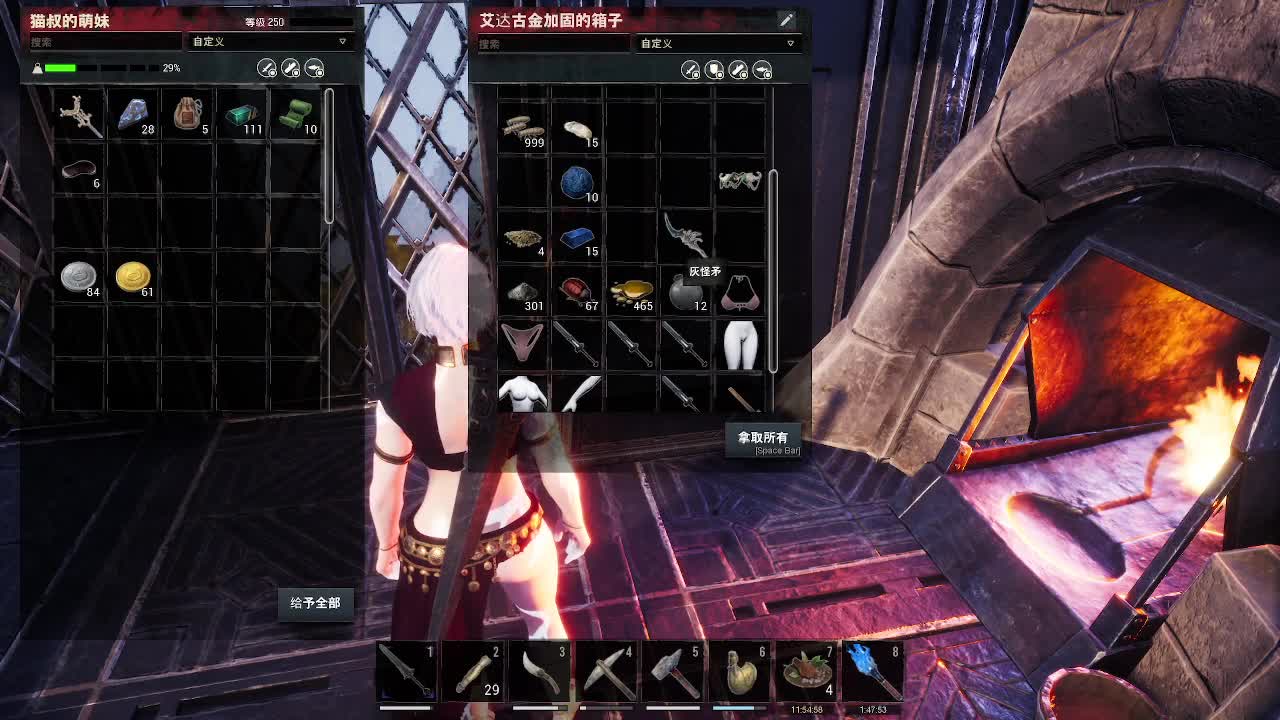Equip the sword in hotbar slot 1

tap(408, 671)
